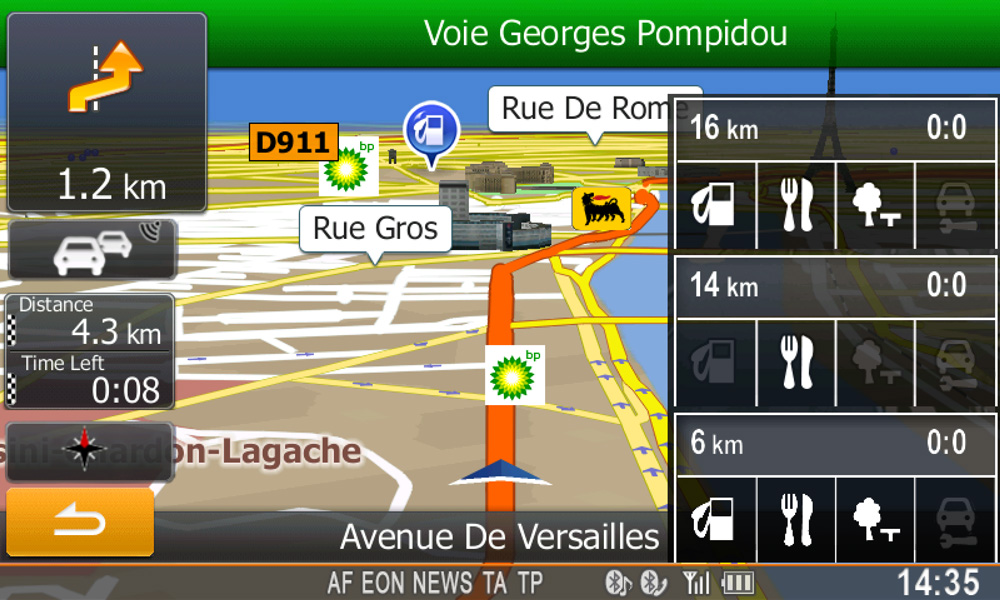Open the traffic info button with cars
1000x600 pixels.
tap(92, 250)
